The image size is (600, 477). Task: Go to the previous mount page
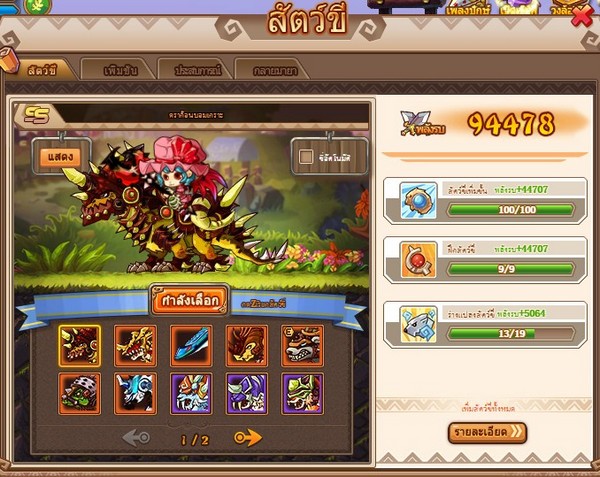tap(135, 438)
